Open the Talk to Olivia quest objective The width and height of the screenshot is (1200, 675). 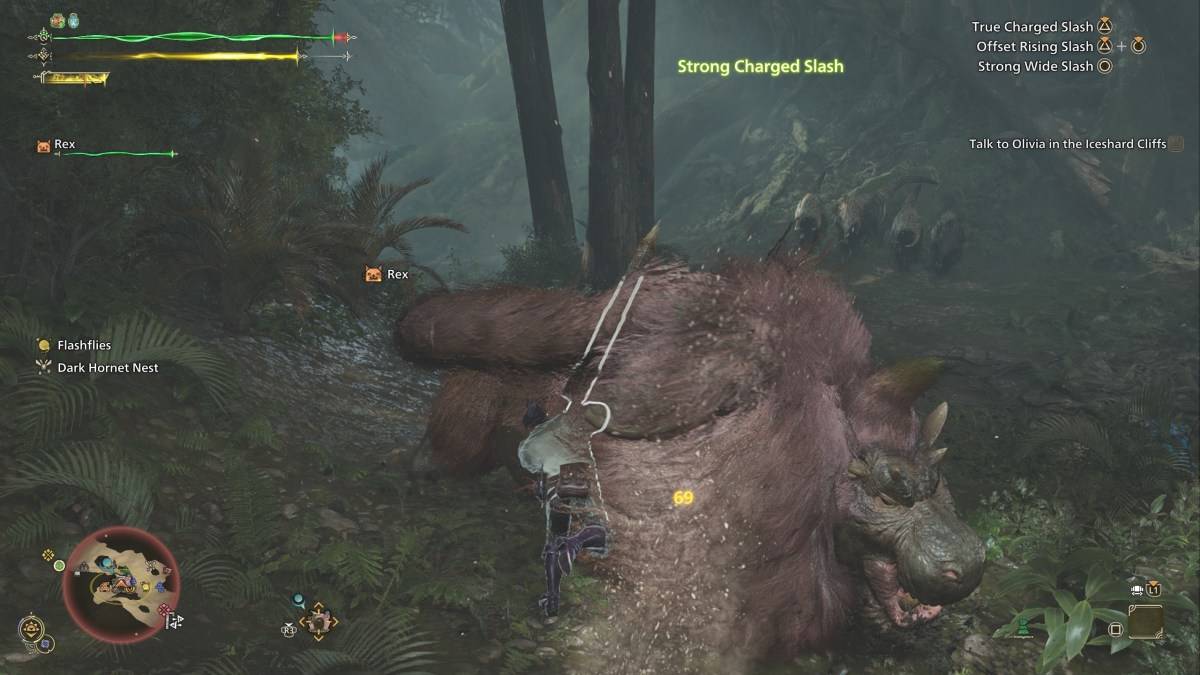click(x=1068, y=144)
